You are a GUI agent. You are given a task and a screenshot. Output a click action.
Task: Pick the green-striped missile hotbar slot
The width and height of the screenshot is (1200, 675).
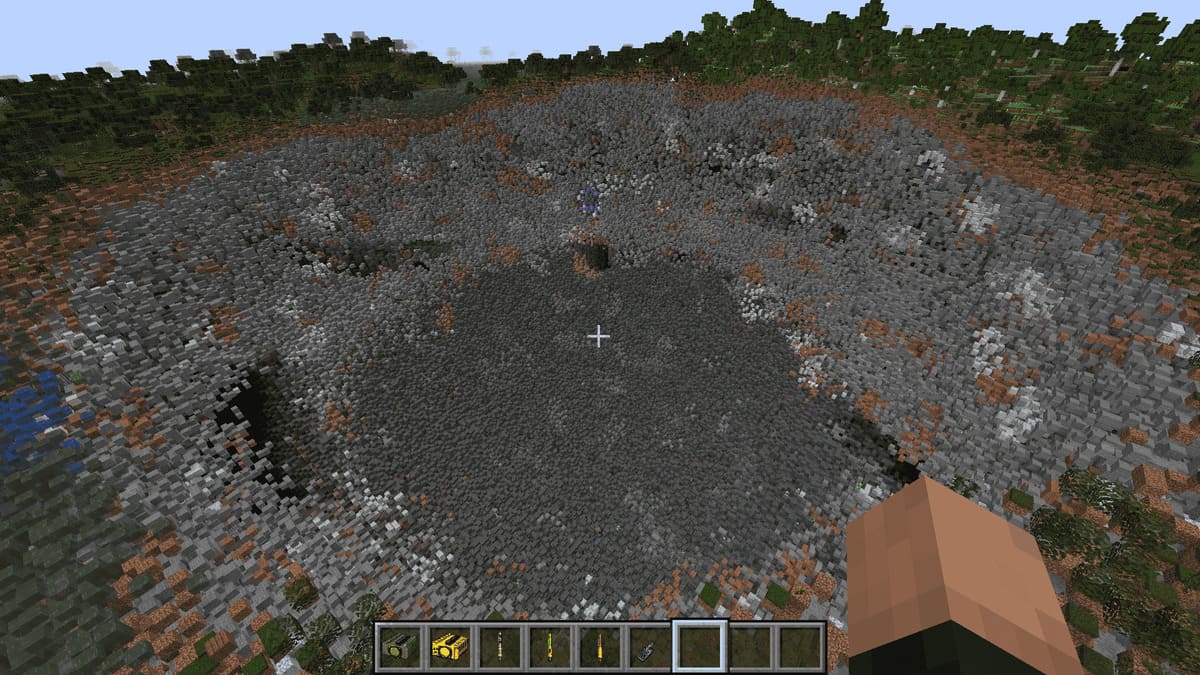click(549, 647)
